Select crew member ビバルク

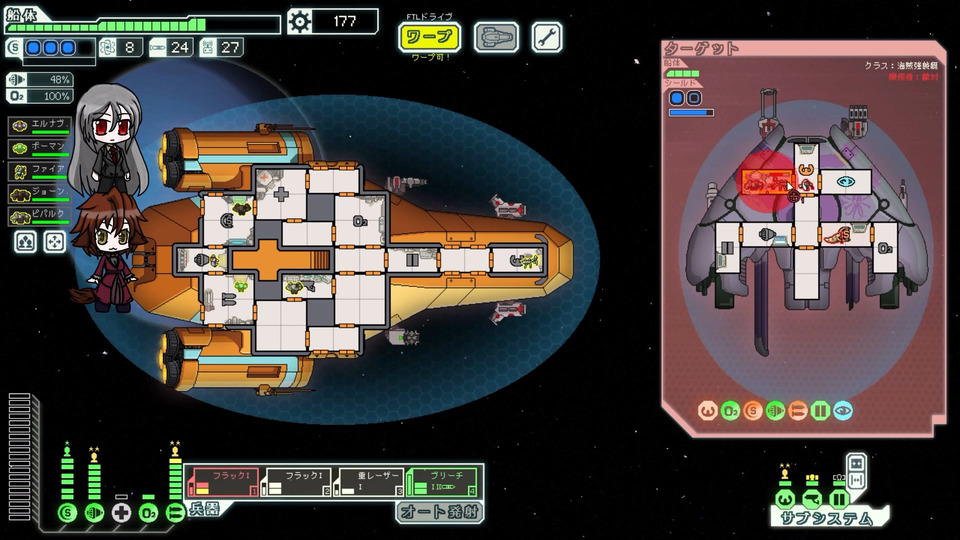click(40, 215)
